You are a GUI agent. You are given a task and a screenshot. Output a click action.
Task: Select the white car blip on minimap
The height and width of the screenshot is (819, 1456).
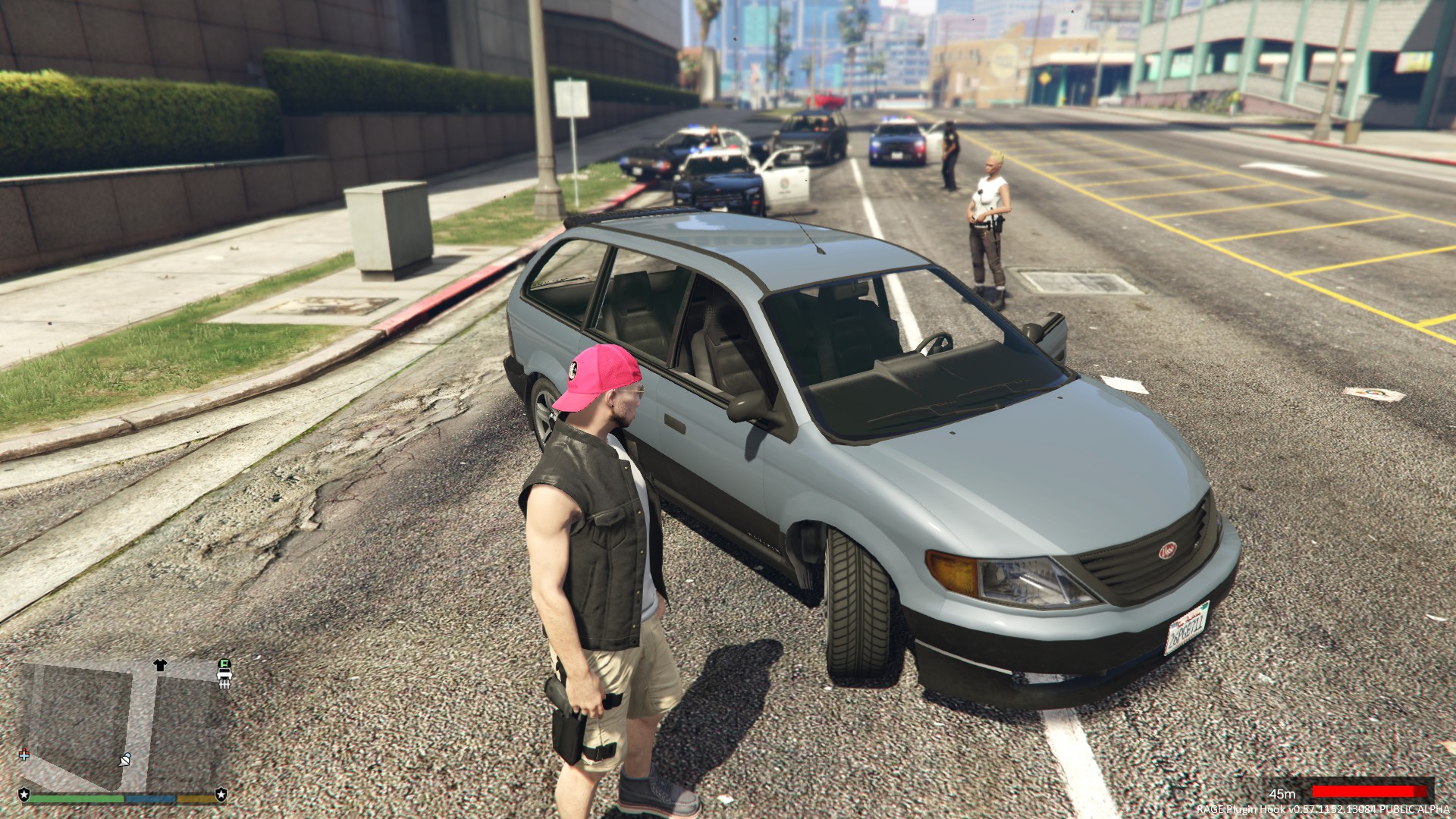(224, 675)
